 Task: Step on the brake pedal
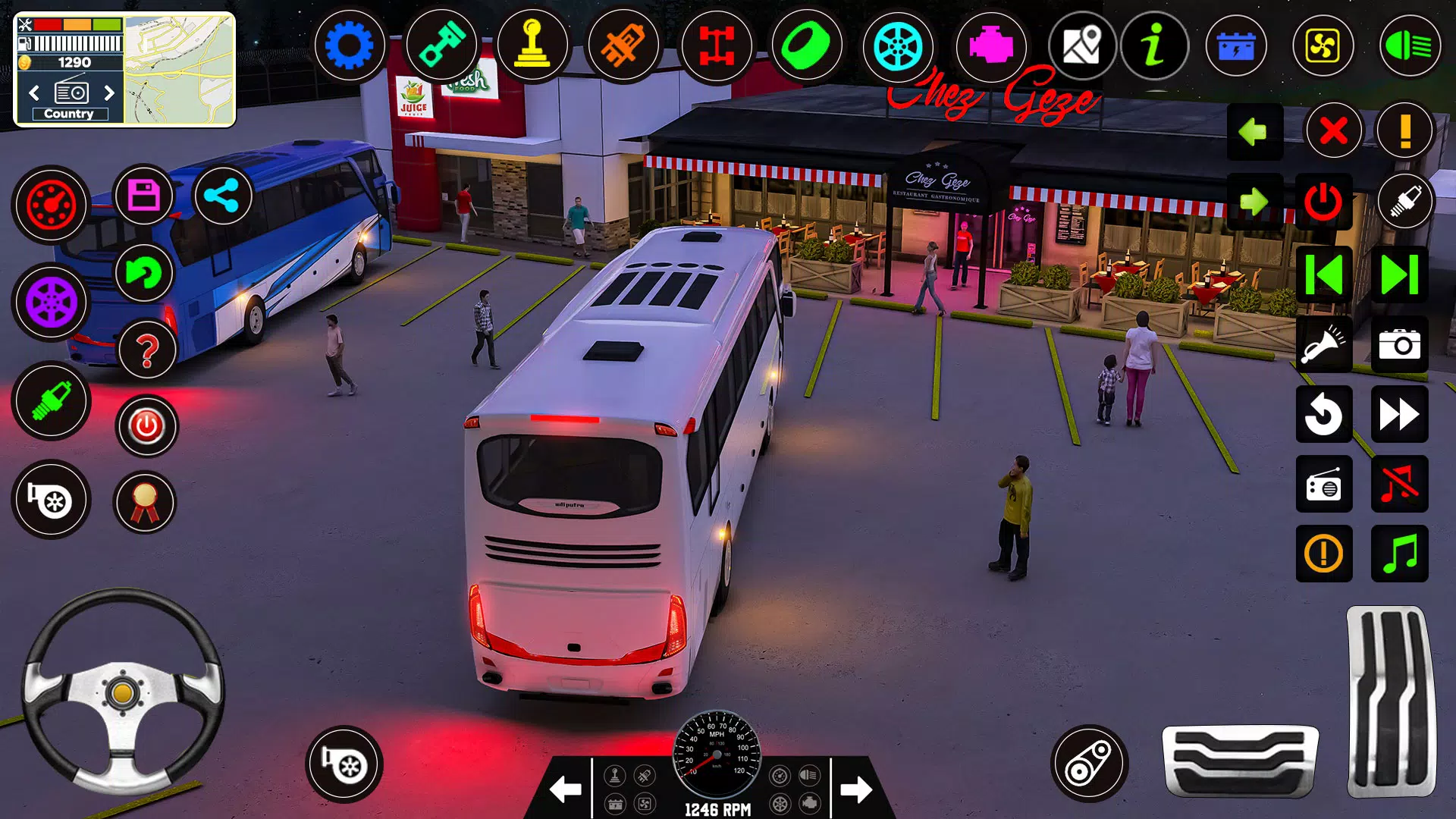click(1240, 761)
